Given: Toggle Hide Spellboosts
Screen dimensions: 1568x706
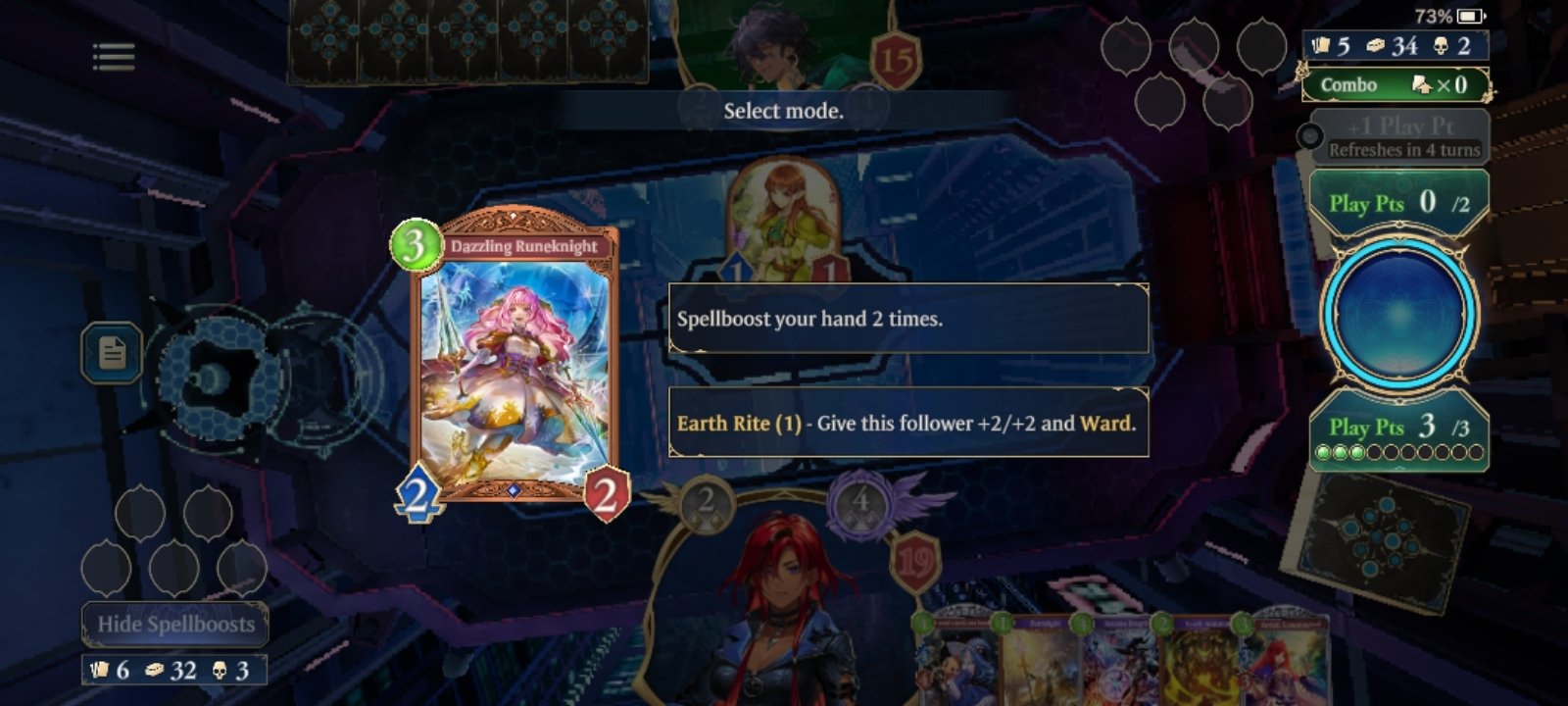Looking at the screenshot, I should 174,624.
